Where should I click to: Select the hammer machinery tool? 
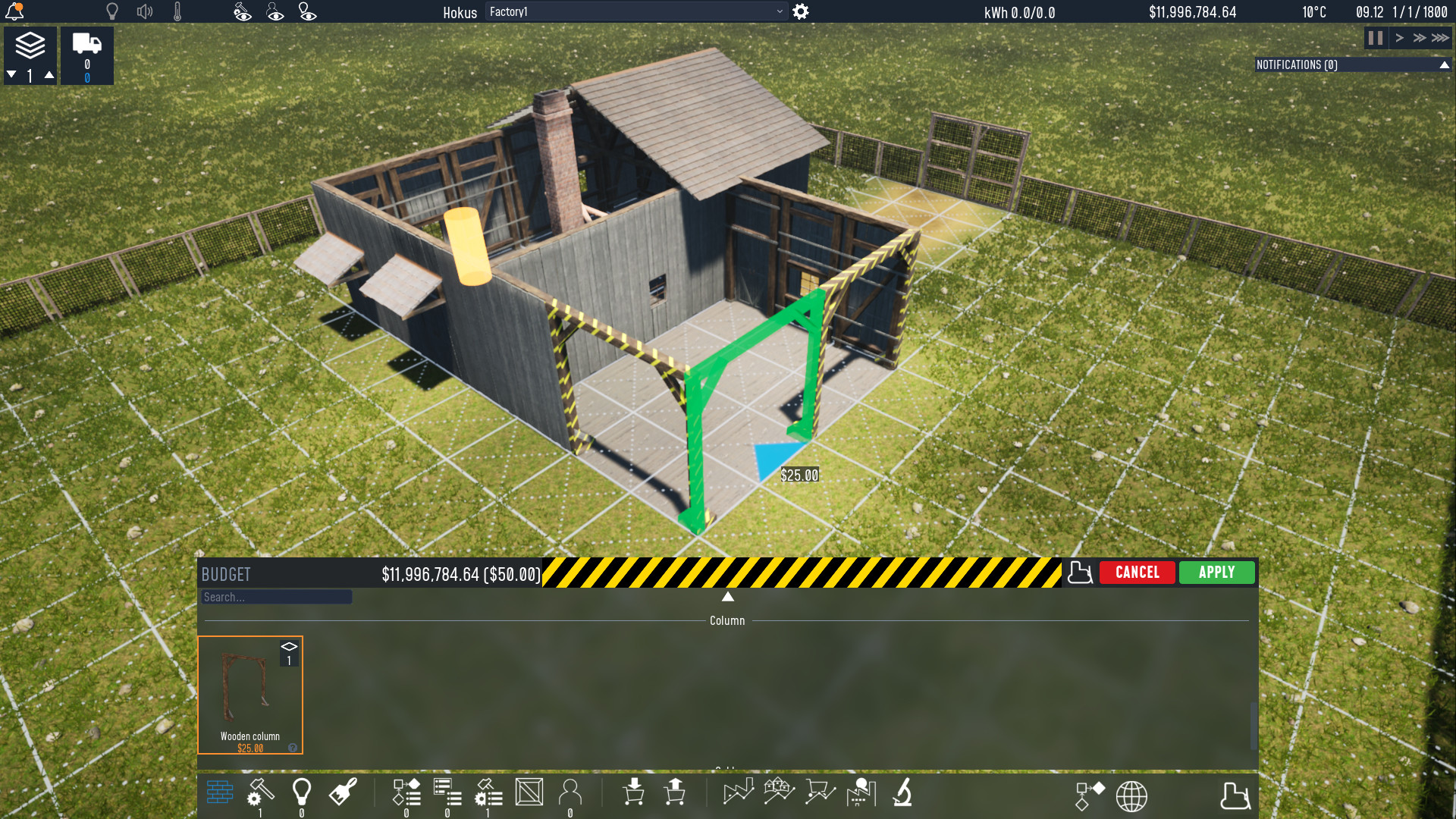tap(260, 792)
